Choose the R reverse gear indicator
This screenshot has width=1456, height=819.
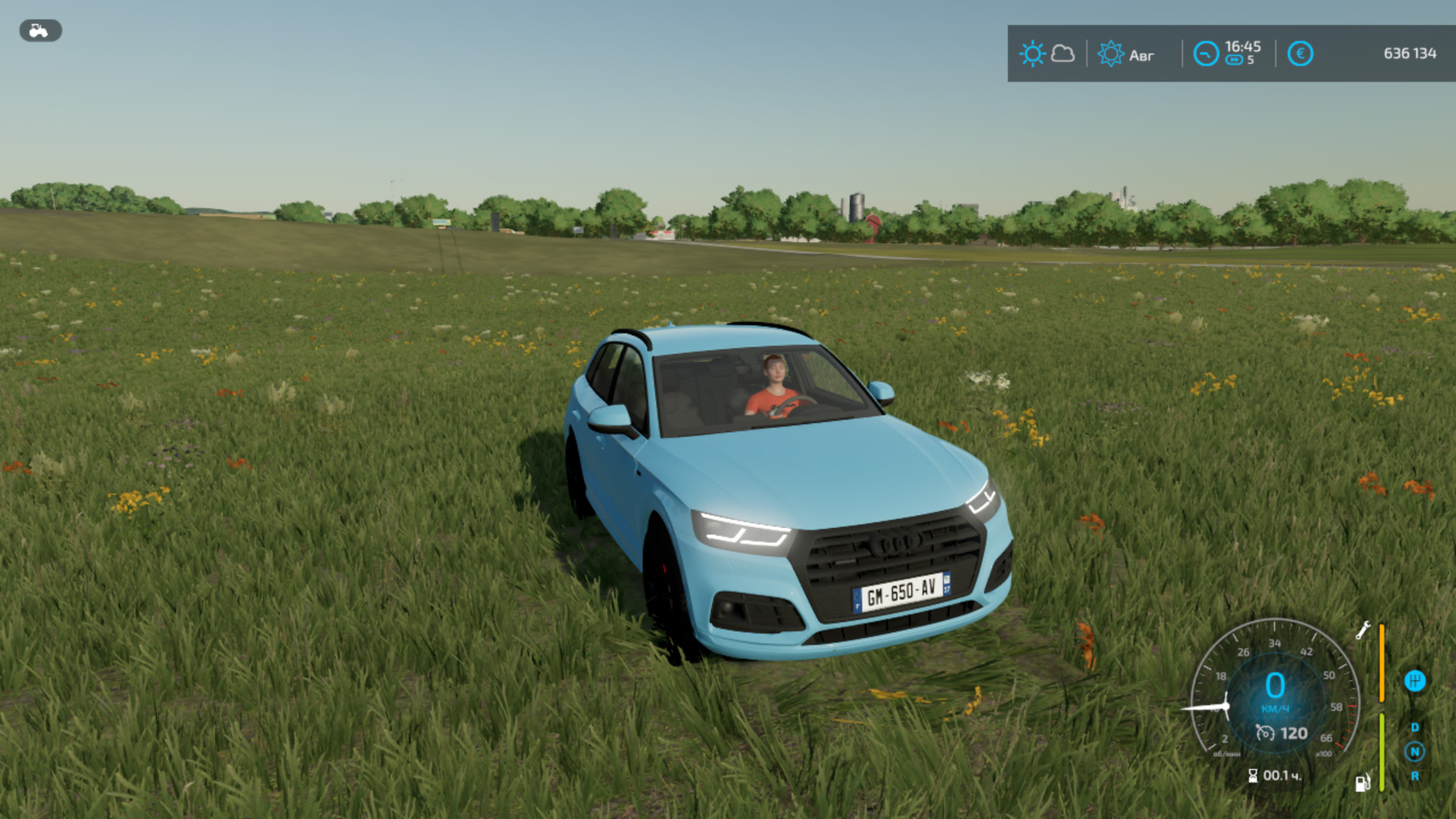1415,776
